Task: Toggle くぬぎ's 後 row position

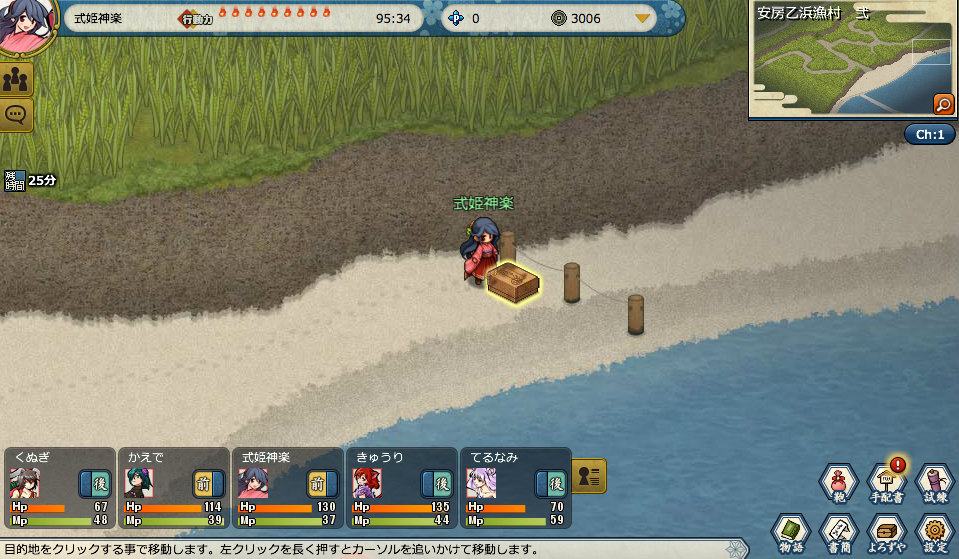Action: (95, 484)
